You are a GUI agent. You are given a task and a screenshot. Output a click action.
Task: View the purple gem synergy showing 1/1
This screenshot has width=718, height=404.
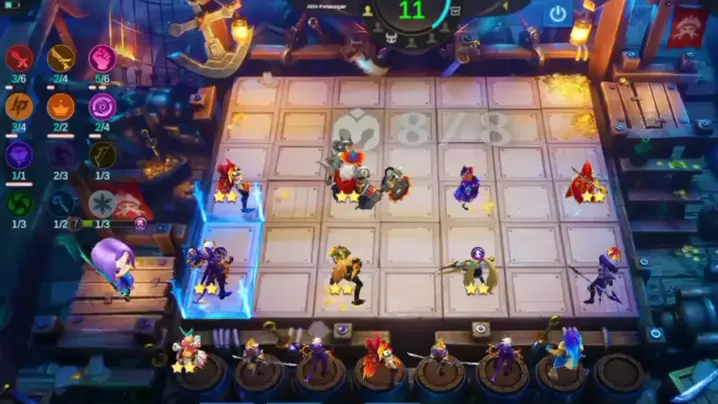(19, 154)
